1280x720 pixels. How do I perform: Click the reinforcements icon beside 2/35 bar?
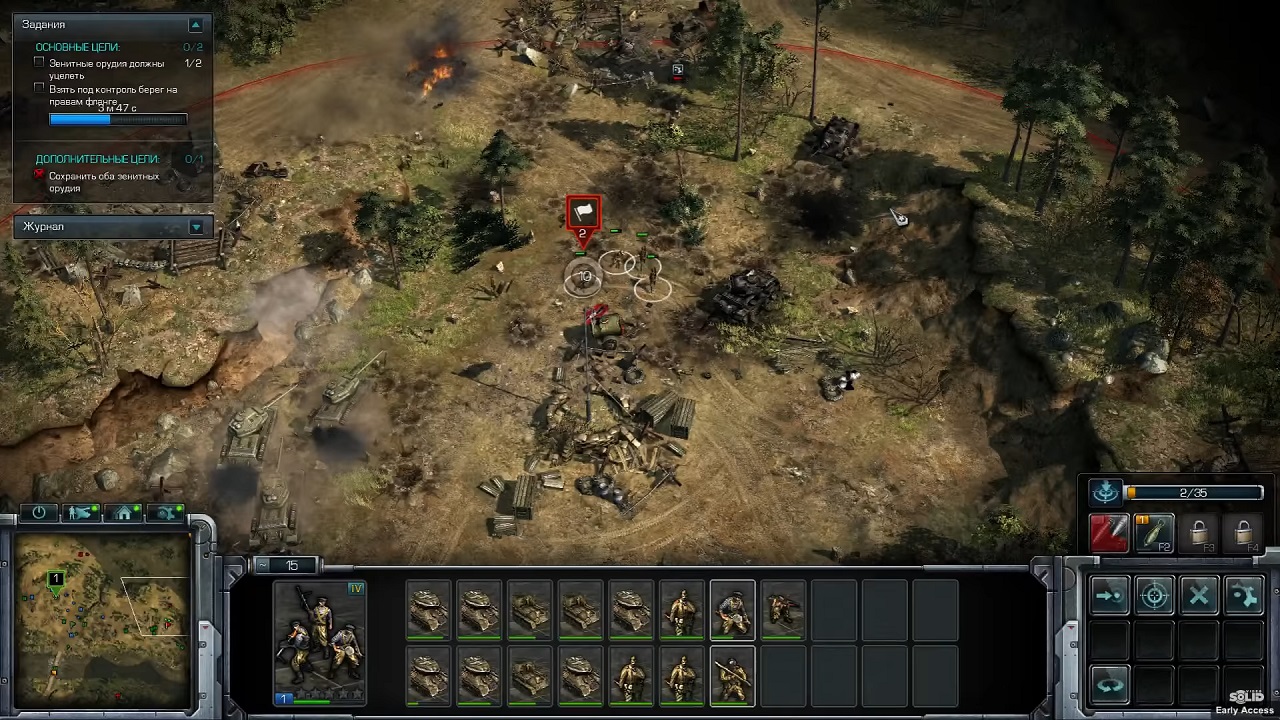tap(1105, 492)
